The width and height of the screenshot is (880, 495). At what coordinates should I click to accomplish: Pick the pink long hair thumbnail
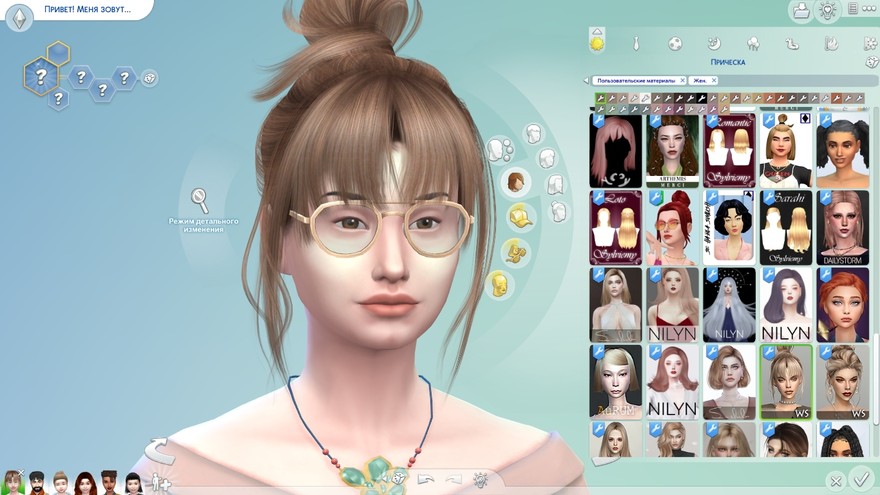point(615,150)
